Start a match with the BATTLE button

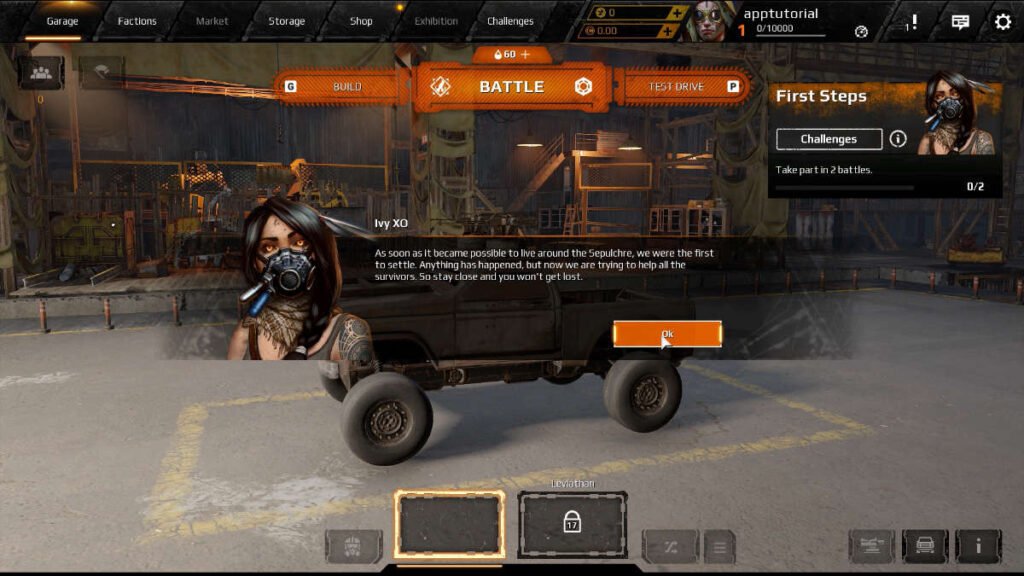[511, 87]
